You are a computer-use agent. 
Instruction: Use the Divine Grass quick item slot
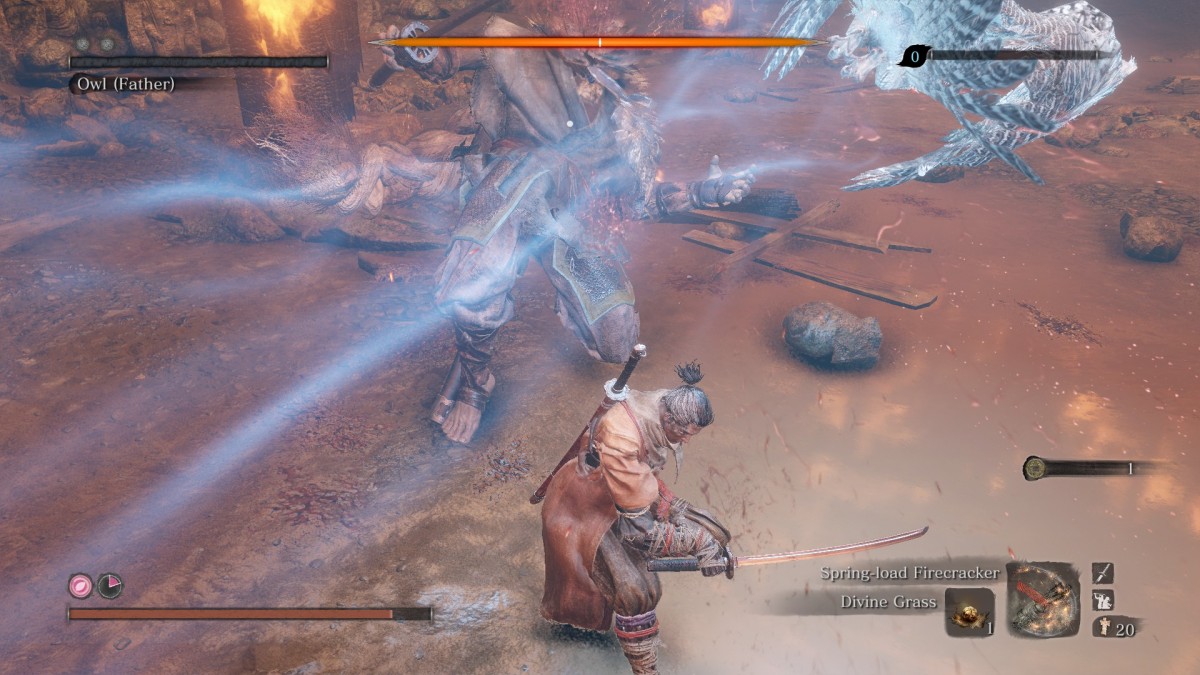tap(969, 612)
